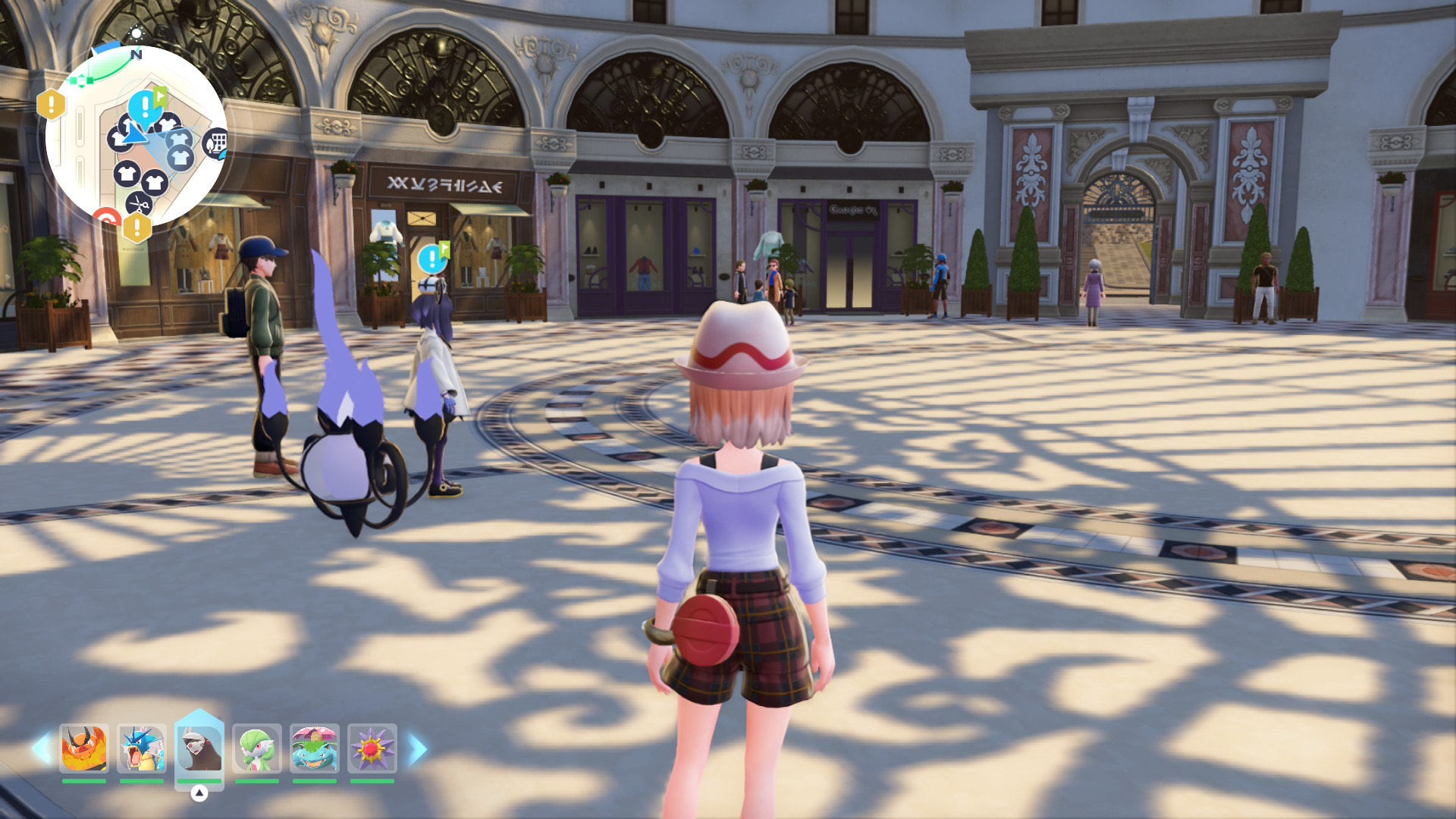Click the red target marker on minimap

point(106,218)
